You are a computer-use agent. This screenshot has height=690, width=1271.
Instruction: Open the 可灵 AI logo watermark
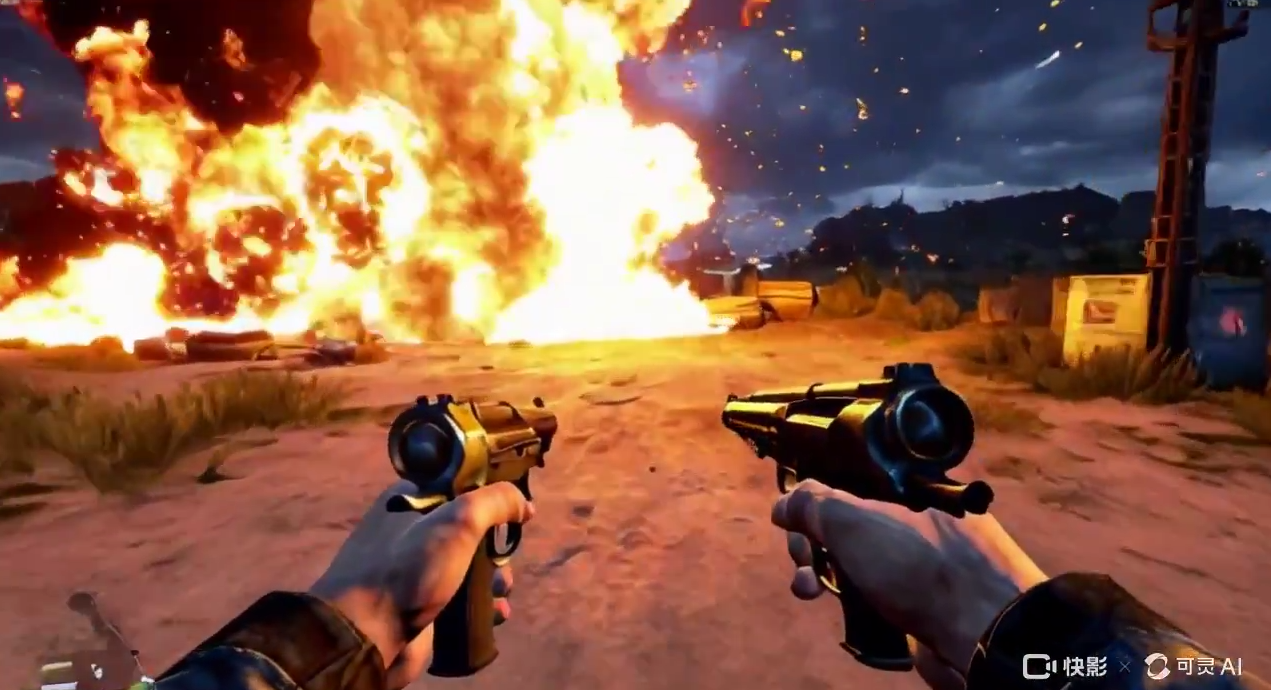[x=1157, y=666]
